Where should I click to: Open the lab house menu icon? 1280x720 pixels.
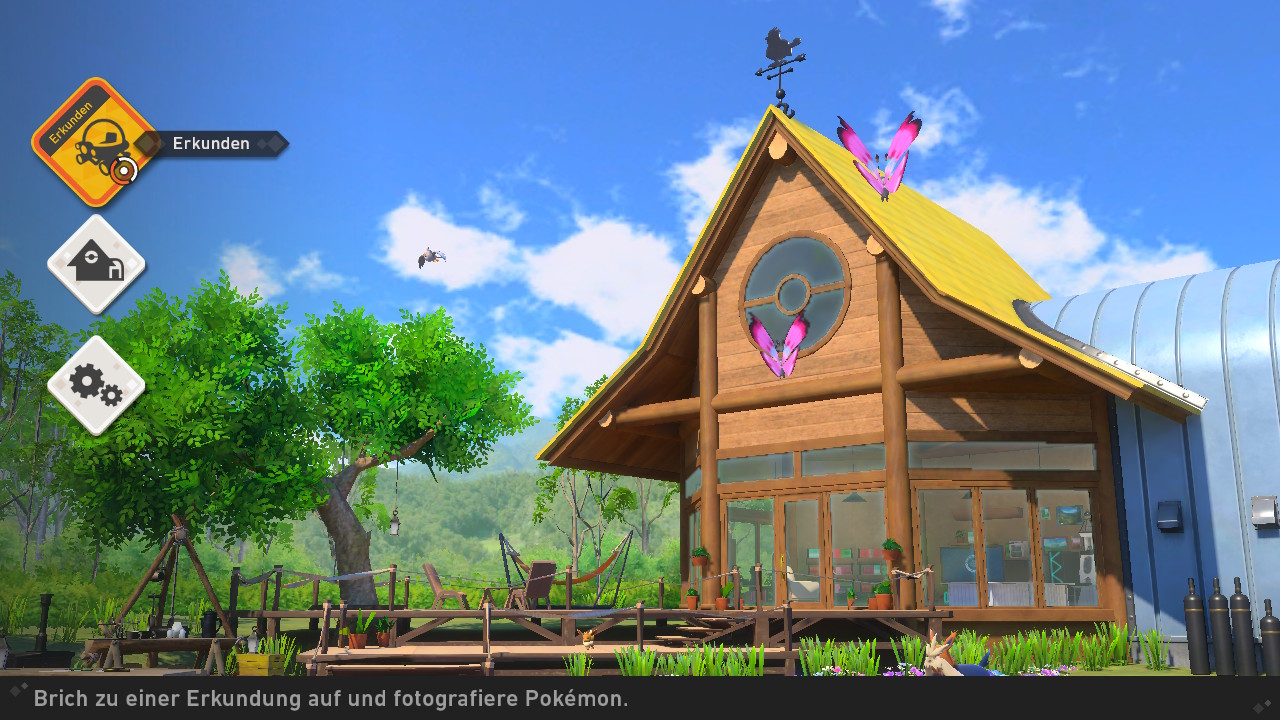click(96, 264)
